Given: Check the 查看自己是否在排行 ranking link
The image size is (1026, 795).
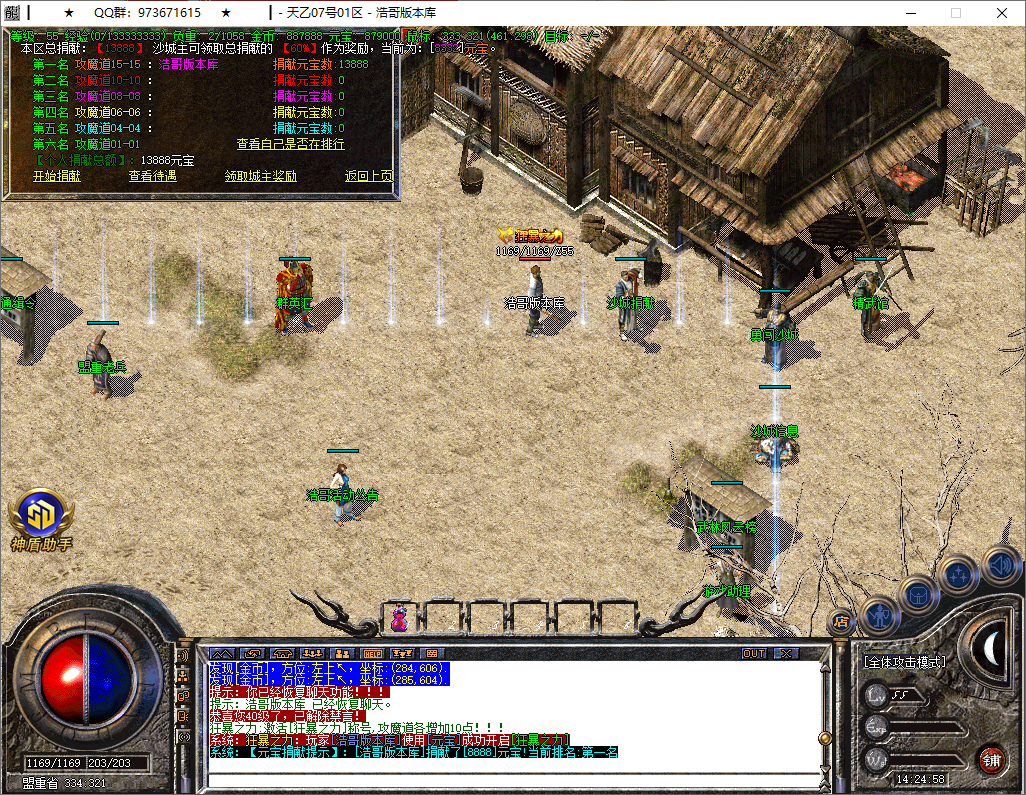Looking at the screenshot, I should 290,144.
